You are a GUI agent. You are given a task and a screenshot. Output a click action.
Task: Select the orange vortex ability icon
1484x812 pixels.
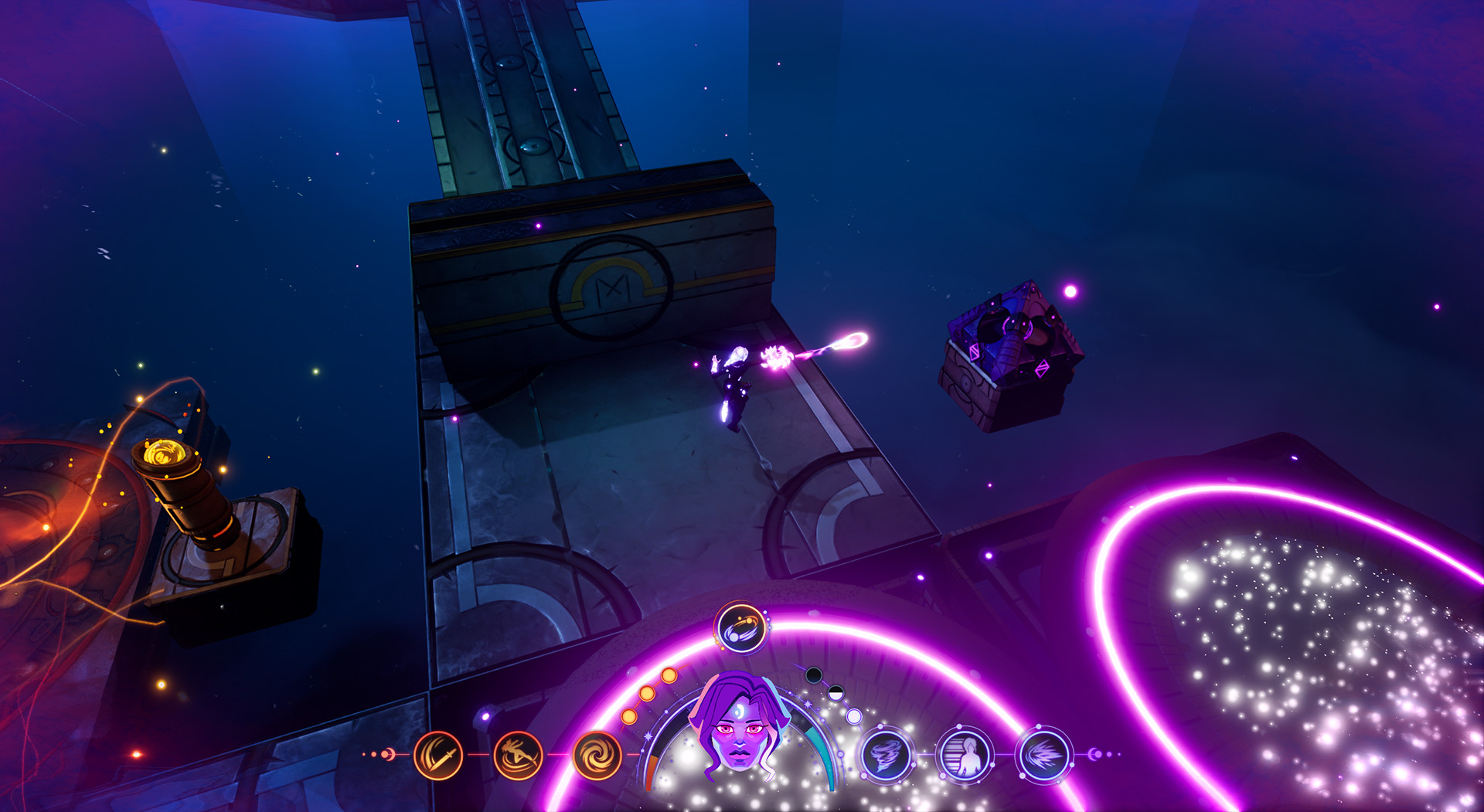click(x=599, y=755)
